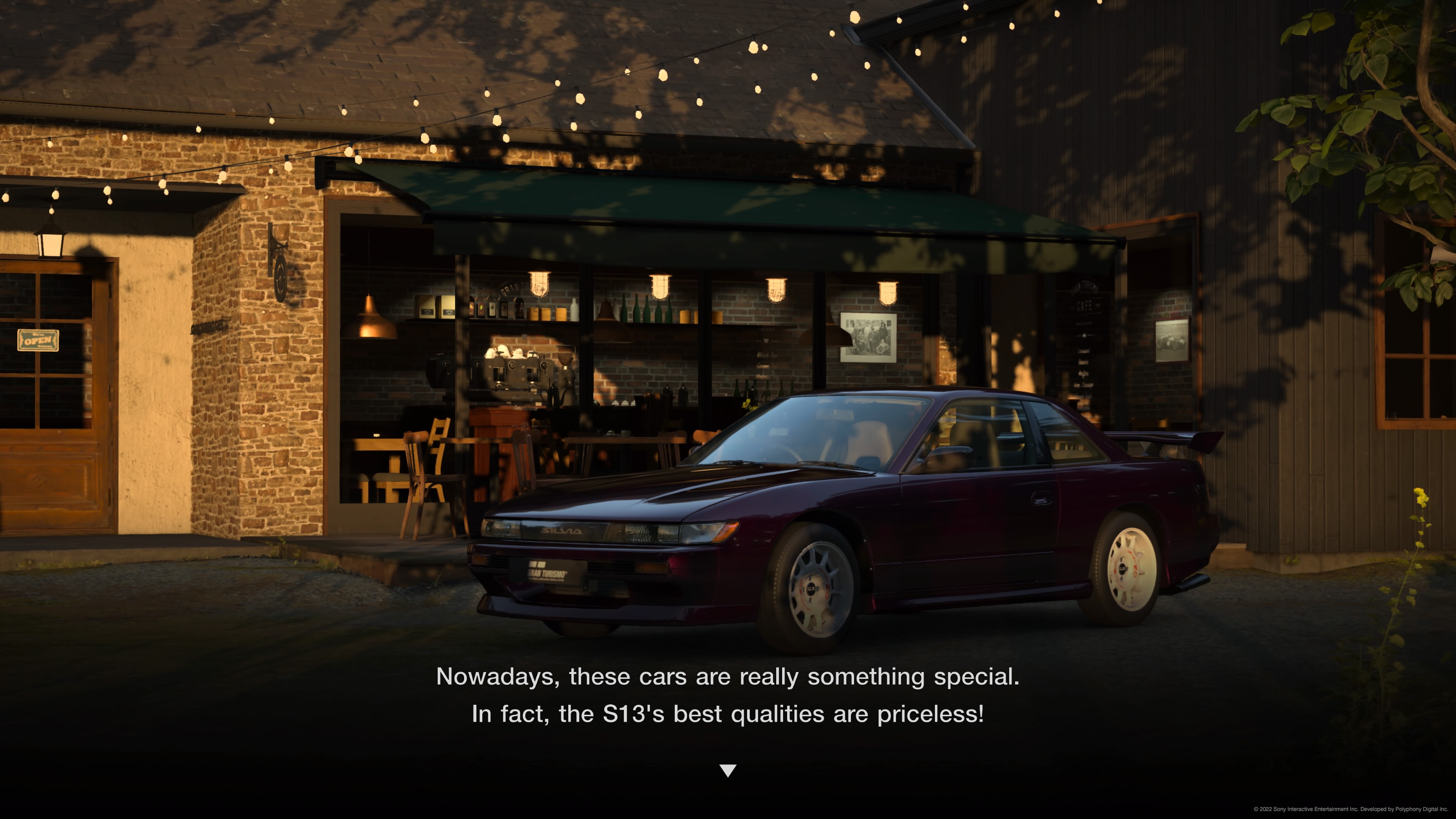Advance dialogue with the white down arrow

pos(728,770)
